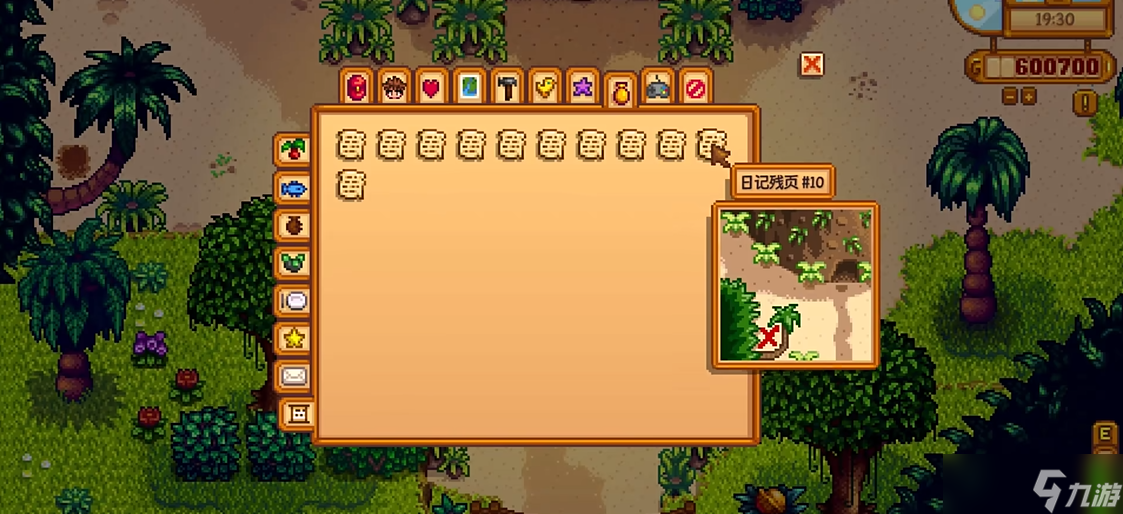
Task: Show the items shipped collection with the cherry icon
Action: tap(294, 150)
